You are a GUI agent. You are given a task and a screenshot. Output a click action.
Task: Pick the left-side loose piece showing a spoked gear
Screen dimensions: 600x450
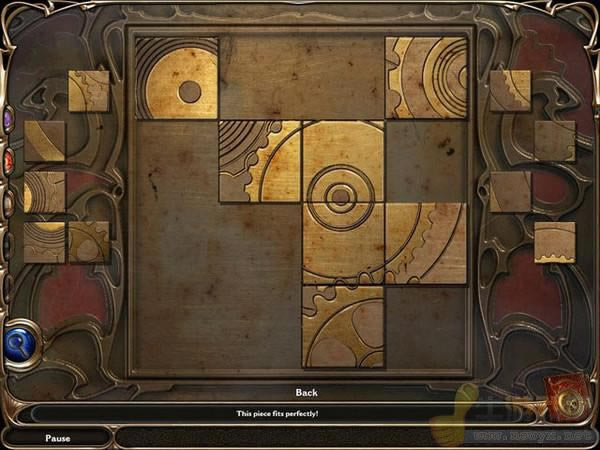point(89,242)
